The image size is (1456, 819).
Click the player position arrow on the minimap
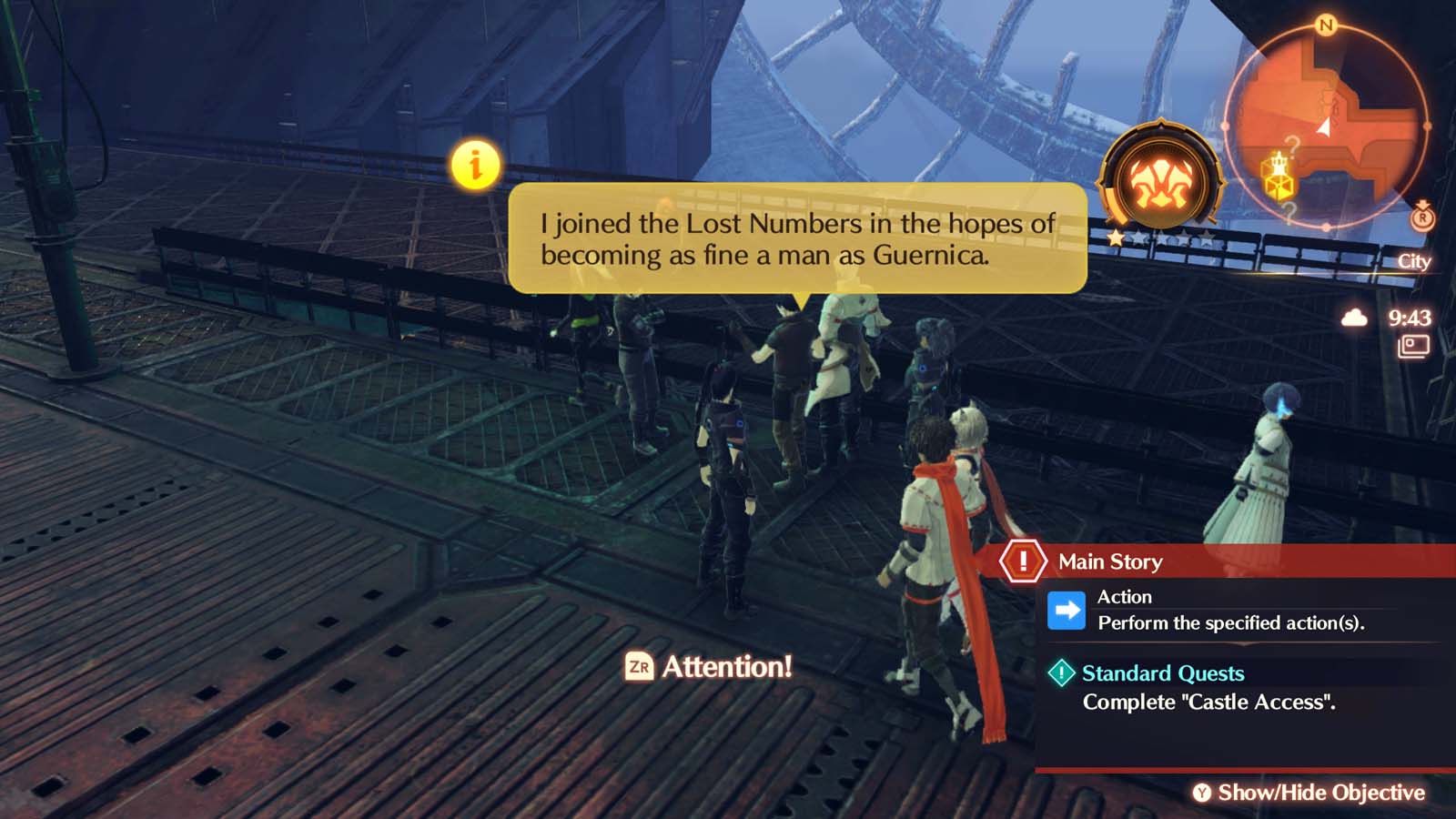coord(1325,127)
